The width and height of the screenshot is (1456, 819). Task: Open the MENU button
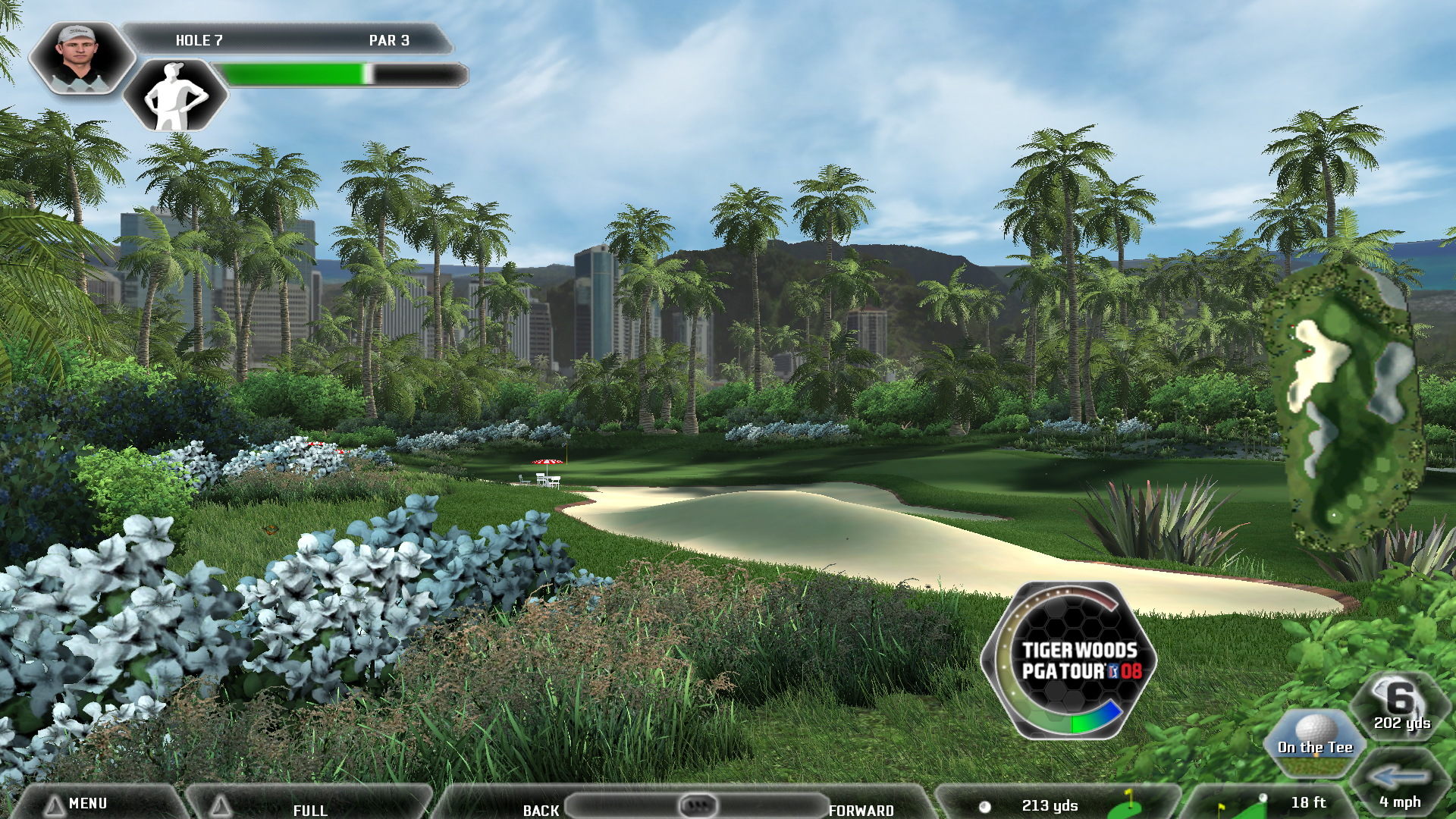87,803
